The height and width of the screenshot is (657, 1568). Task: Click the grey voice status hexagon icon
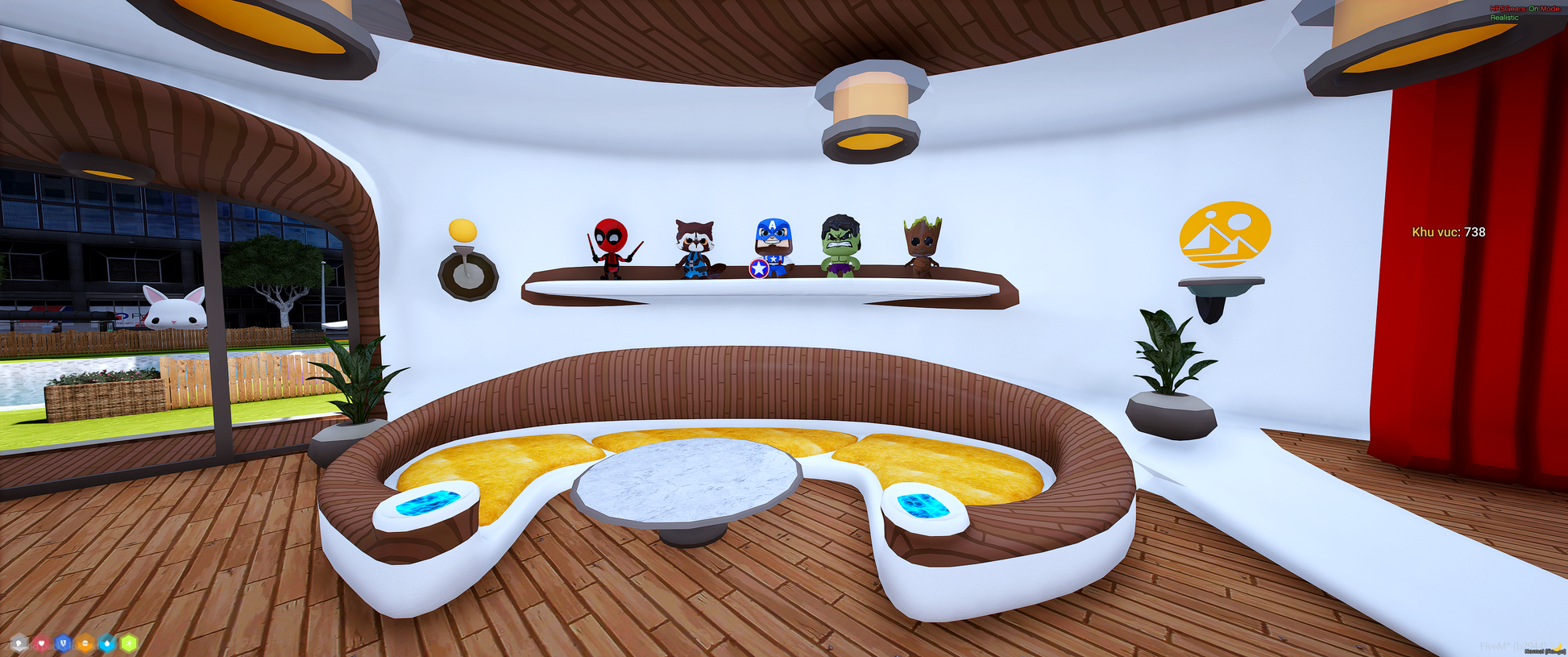click(19, 643)
